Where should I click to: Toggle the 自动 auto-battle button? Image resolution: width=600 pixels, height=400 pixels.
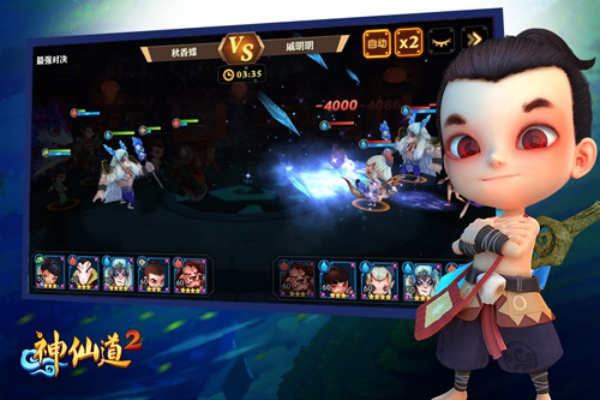point(377,43)
